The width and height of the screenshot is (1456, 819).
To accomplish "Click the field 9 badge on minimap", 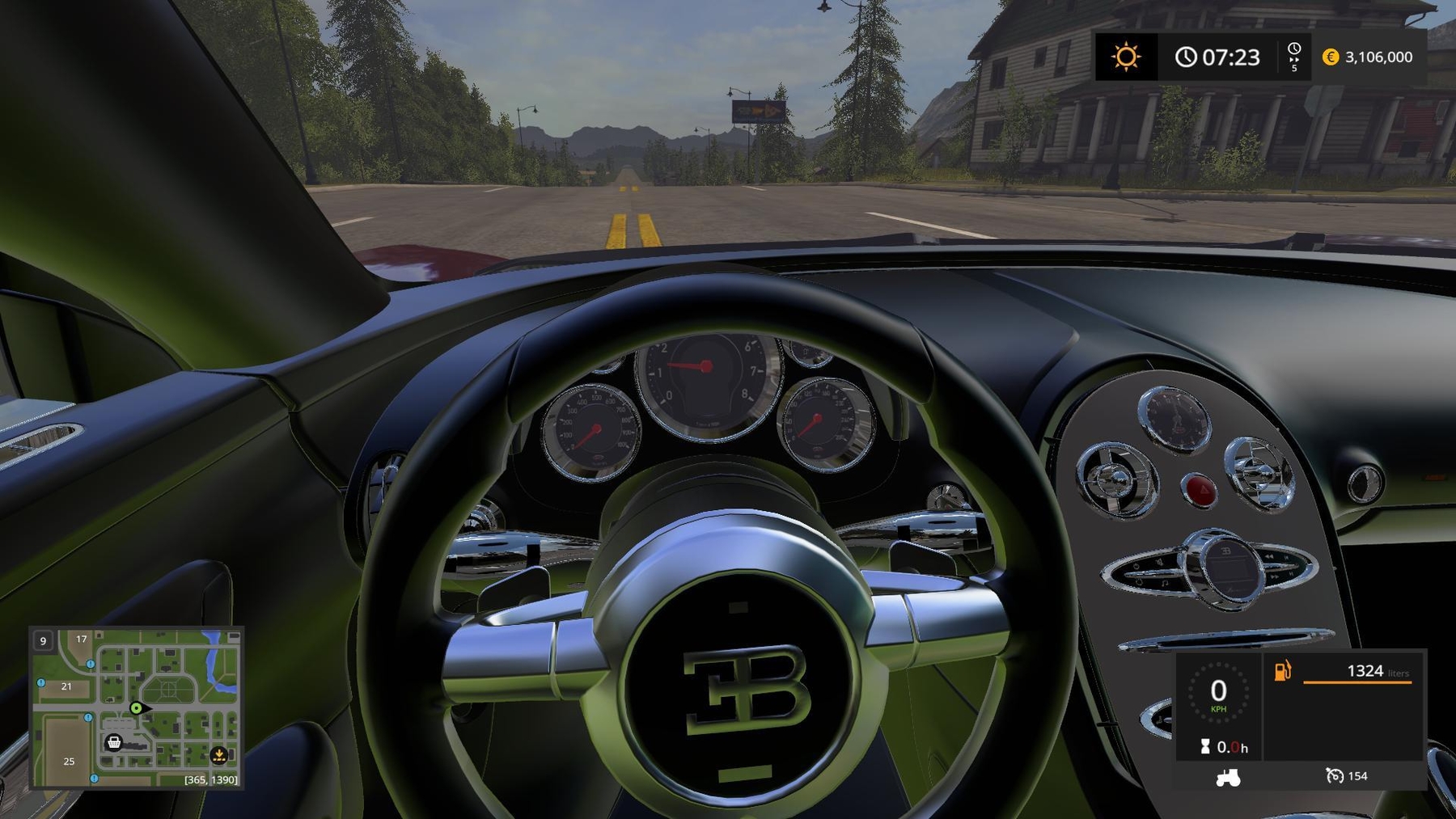I will (44, 641).
